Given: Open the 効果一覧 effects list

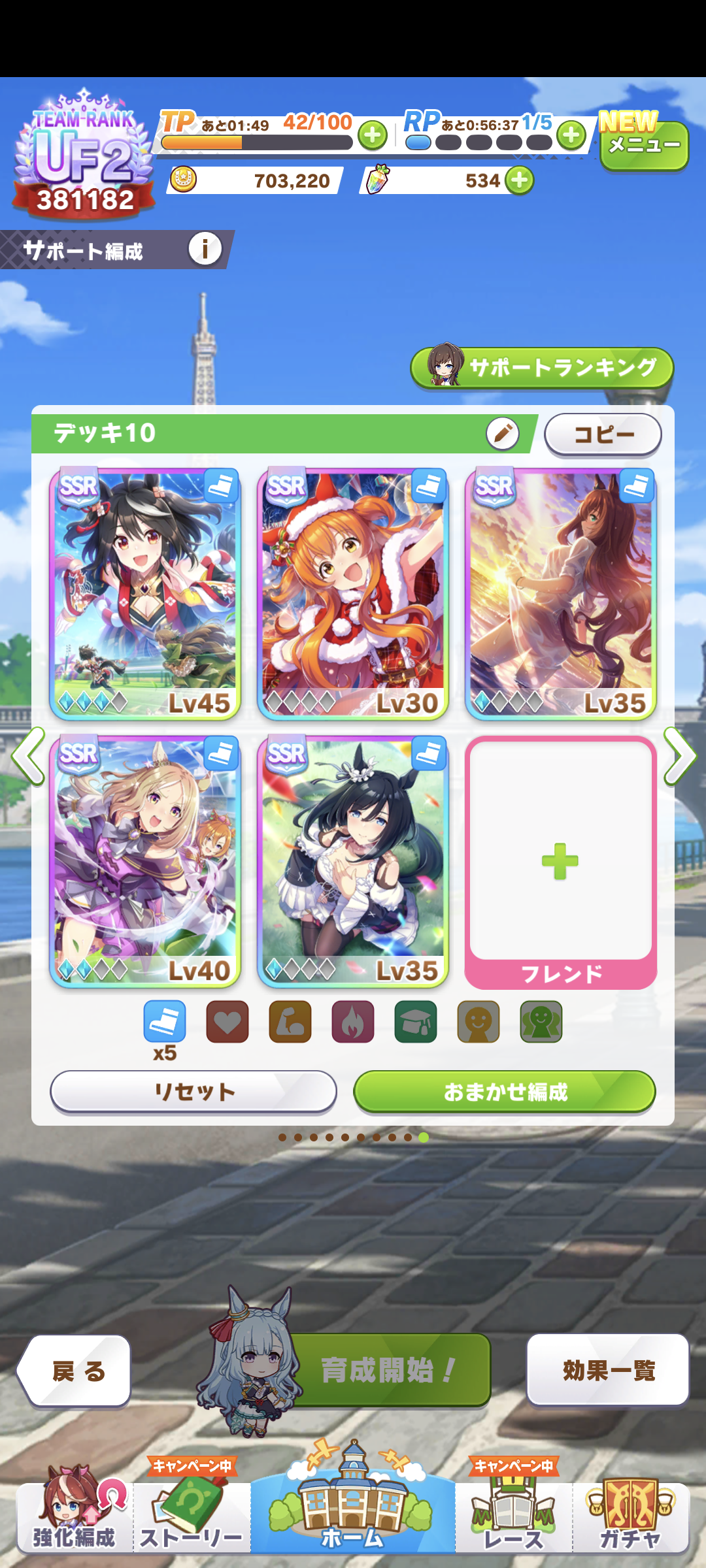Looking at the screenshot, I should coord(608,1371).
